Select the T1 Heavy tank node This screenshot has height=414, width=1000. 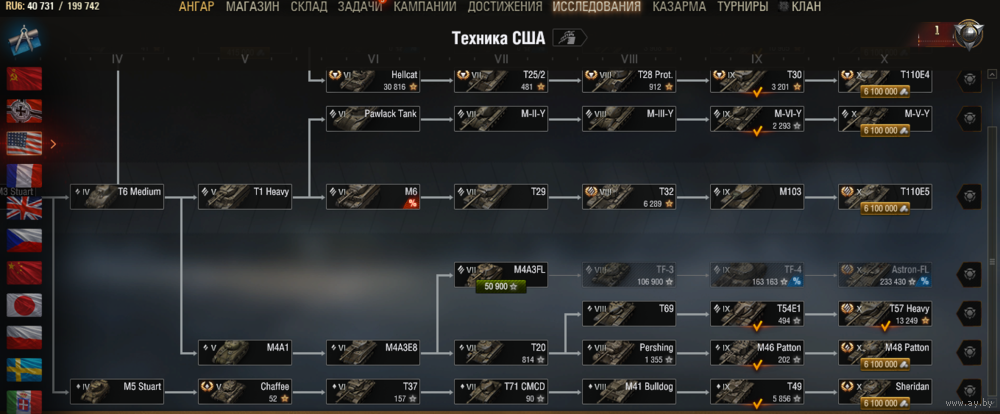point(245,196)
